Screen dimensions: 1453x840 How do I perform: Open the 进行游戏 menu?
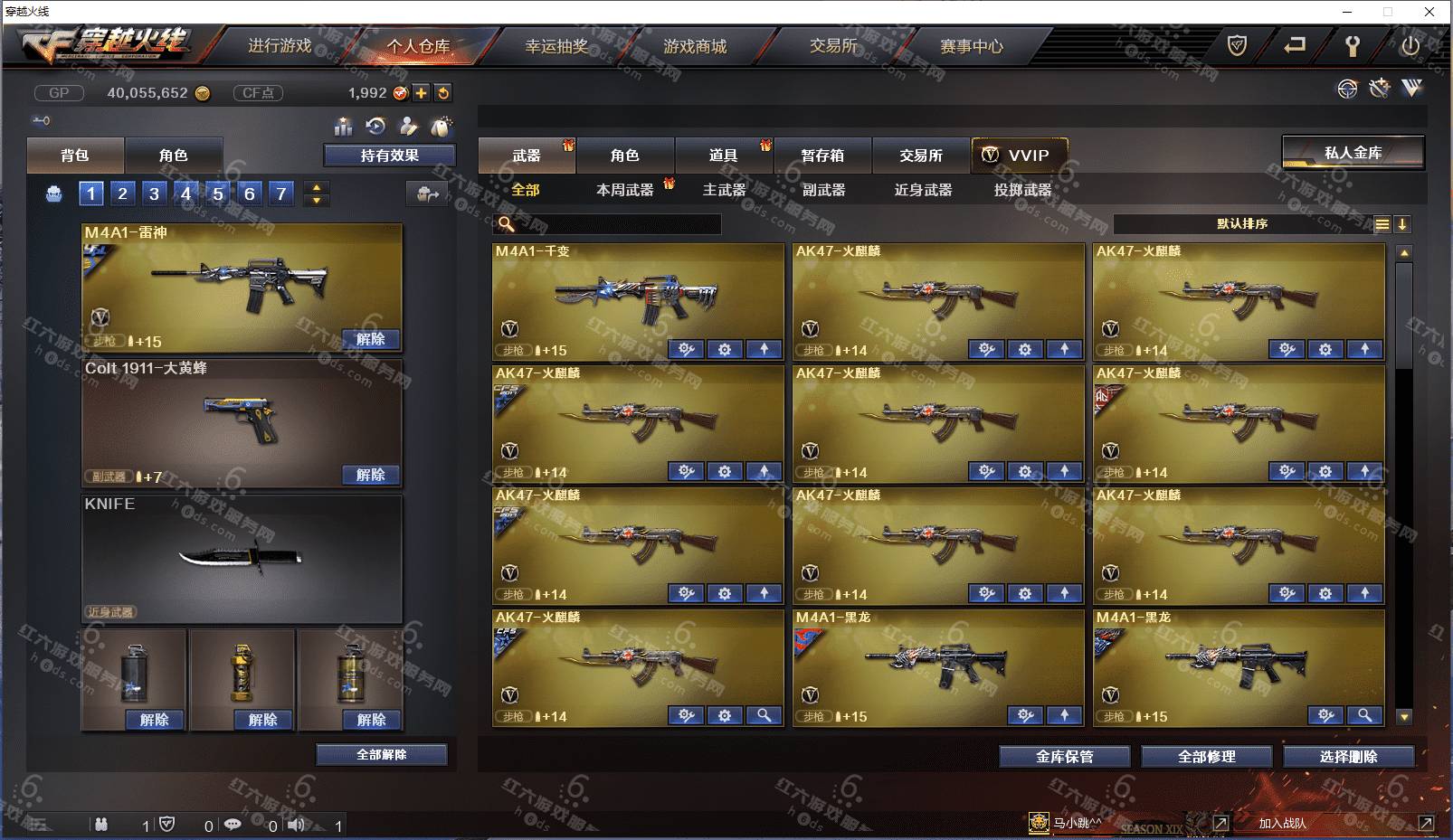[280, 46]
